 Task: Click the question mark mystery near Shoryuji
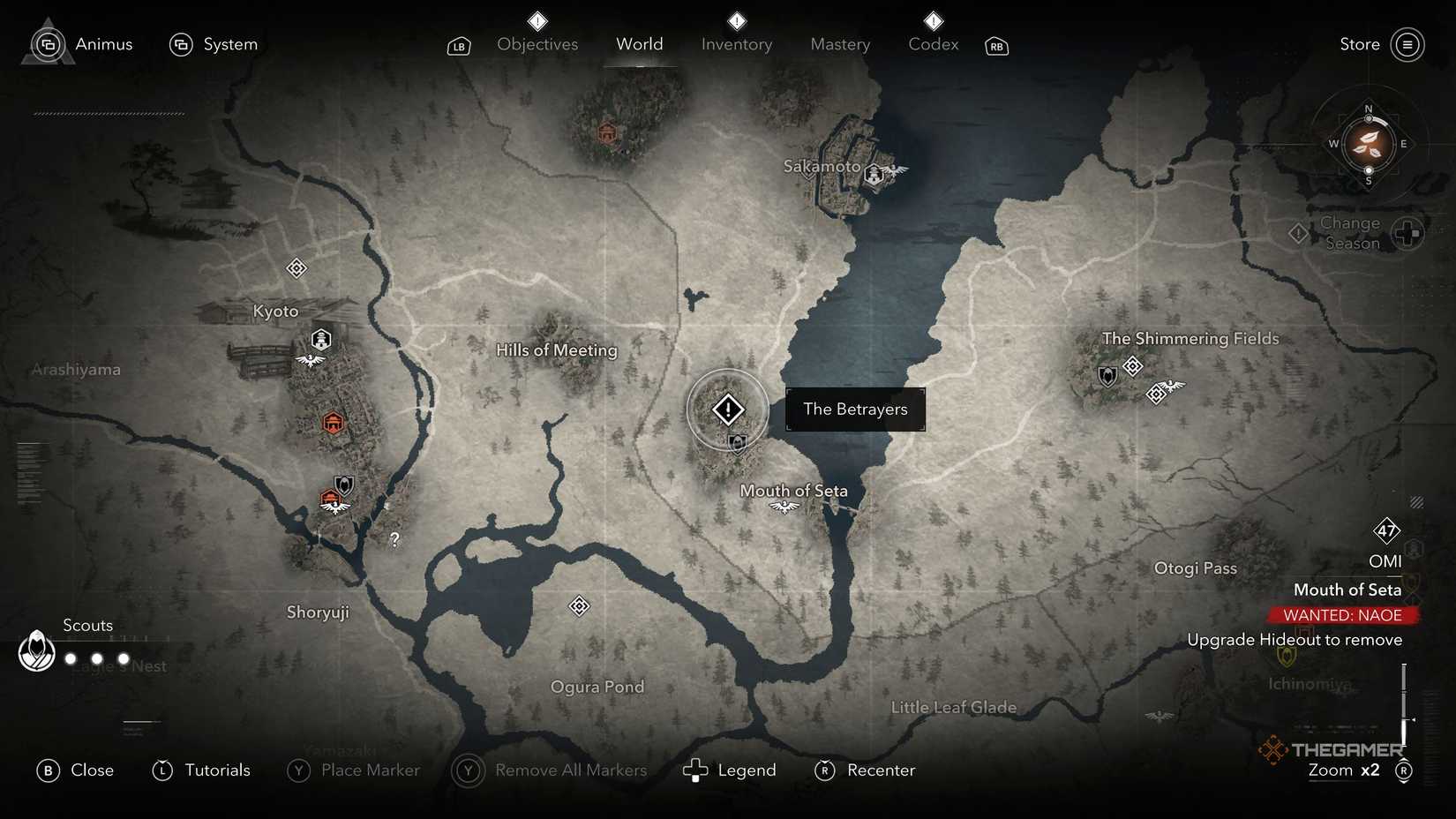coord(394,538)
